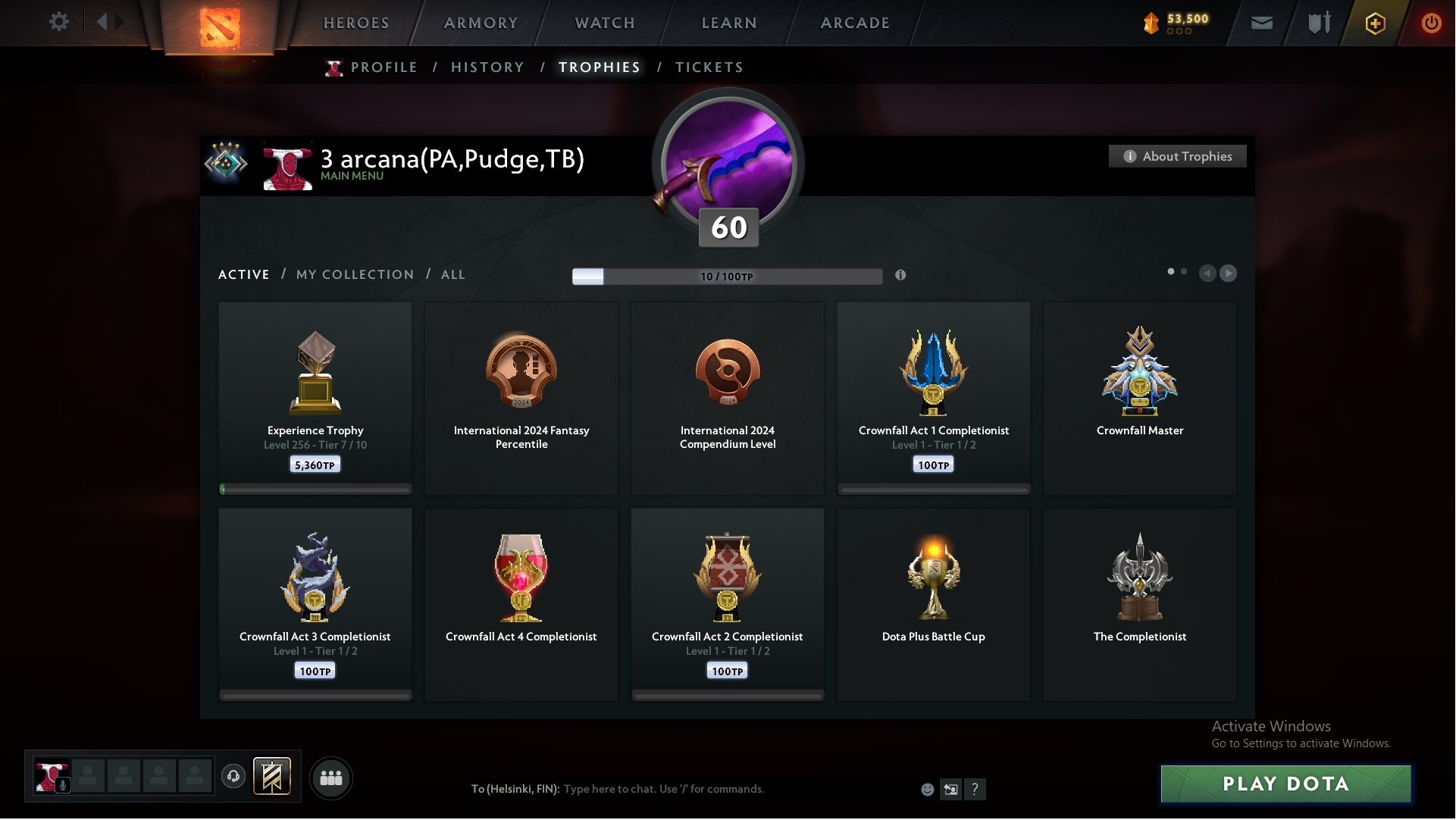Switch to the HISTORY tab
1456x820 pixels.
click(x=487, y=67)
